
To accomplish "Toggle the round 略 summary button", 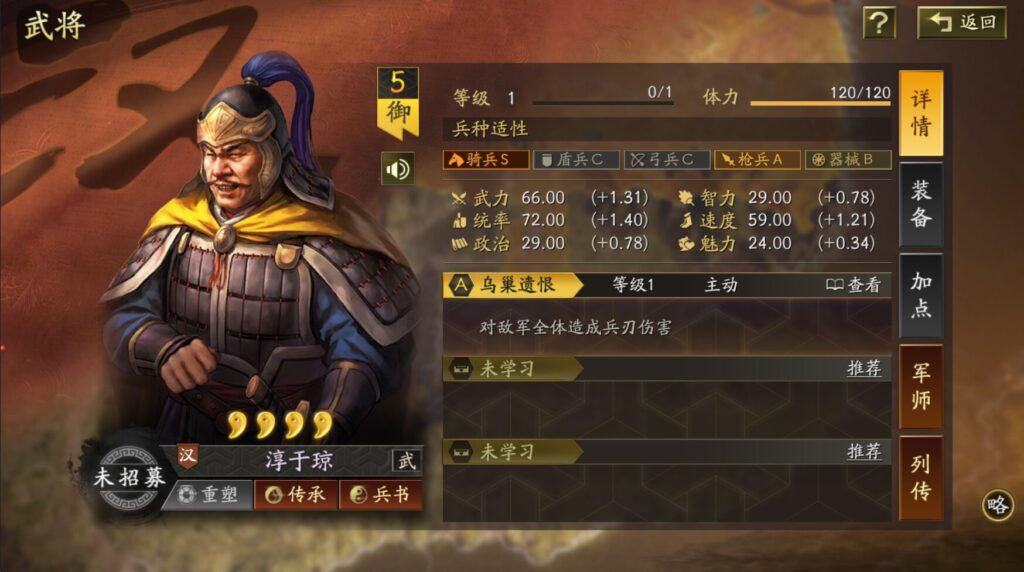I will coord(997,505).
